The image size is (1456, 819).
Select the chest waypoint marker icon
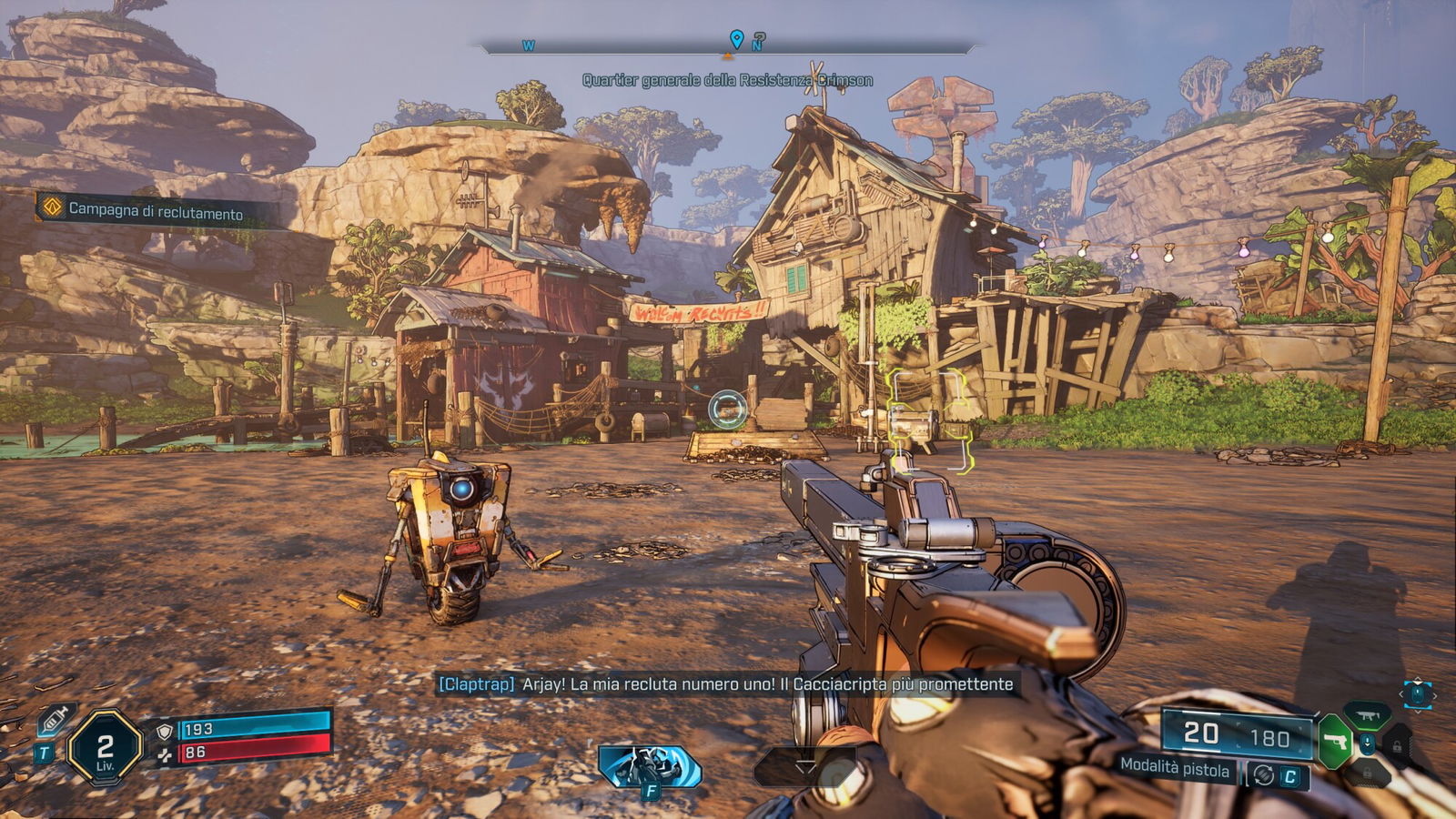tap(727, 409)
